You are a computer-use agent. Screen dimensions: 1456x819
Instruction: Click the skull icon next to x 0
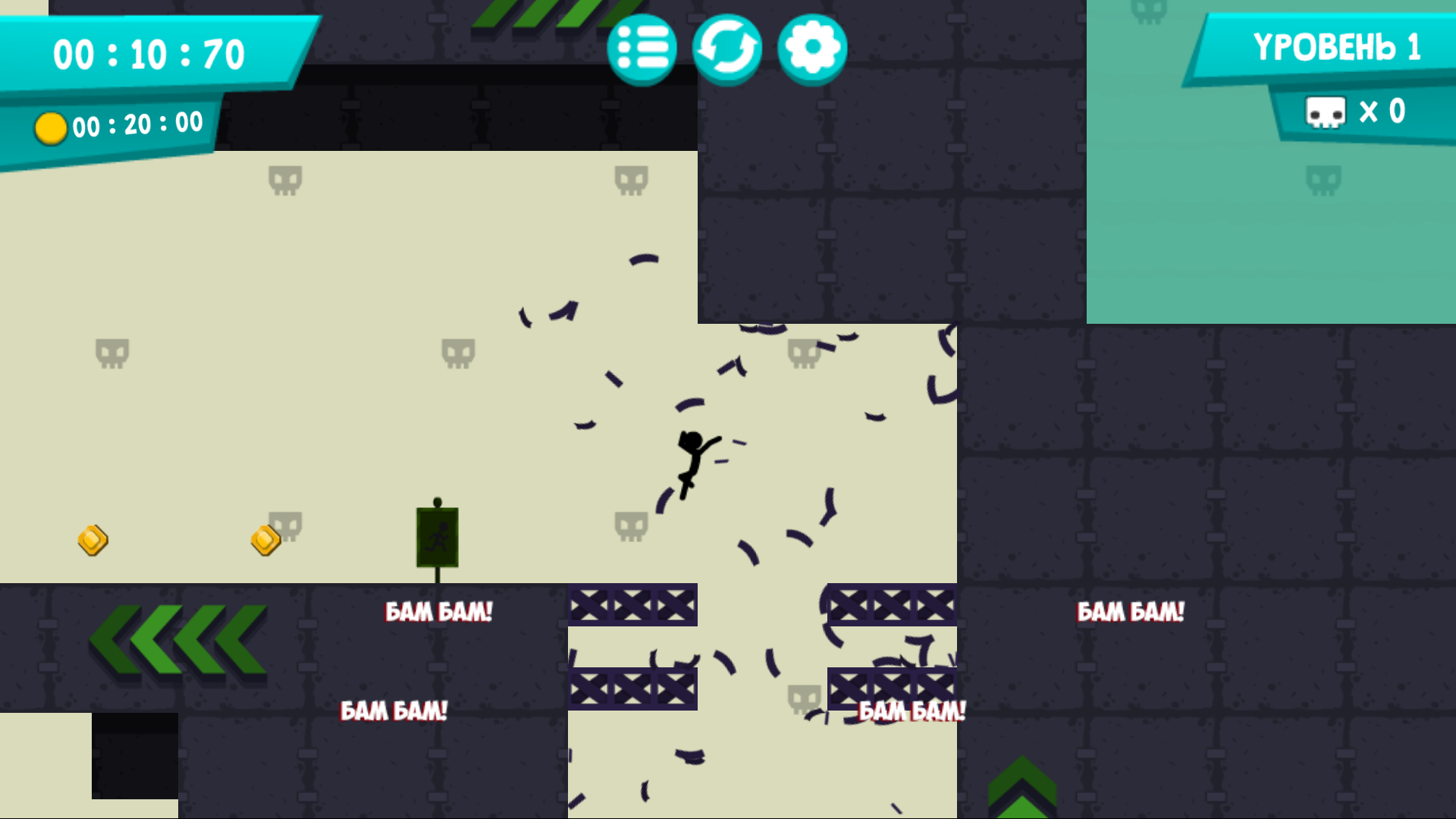click(x=1326, y=111)
